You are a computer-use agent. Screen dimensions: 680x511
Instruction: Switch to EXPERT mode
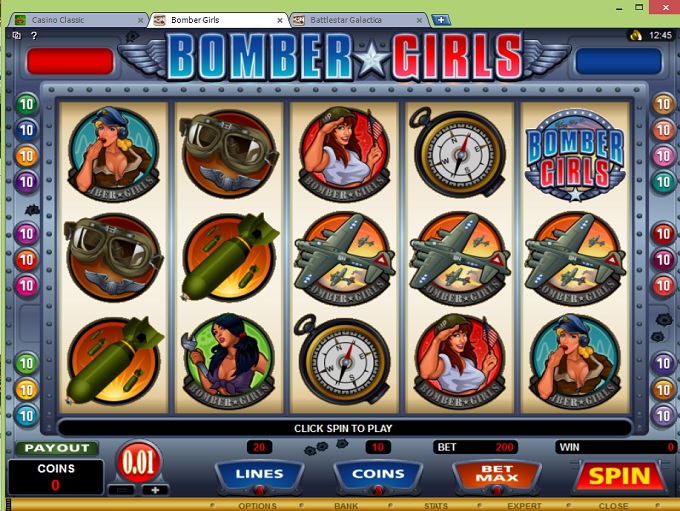(x=524, y=506)
